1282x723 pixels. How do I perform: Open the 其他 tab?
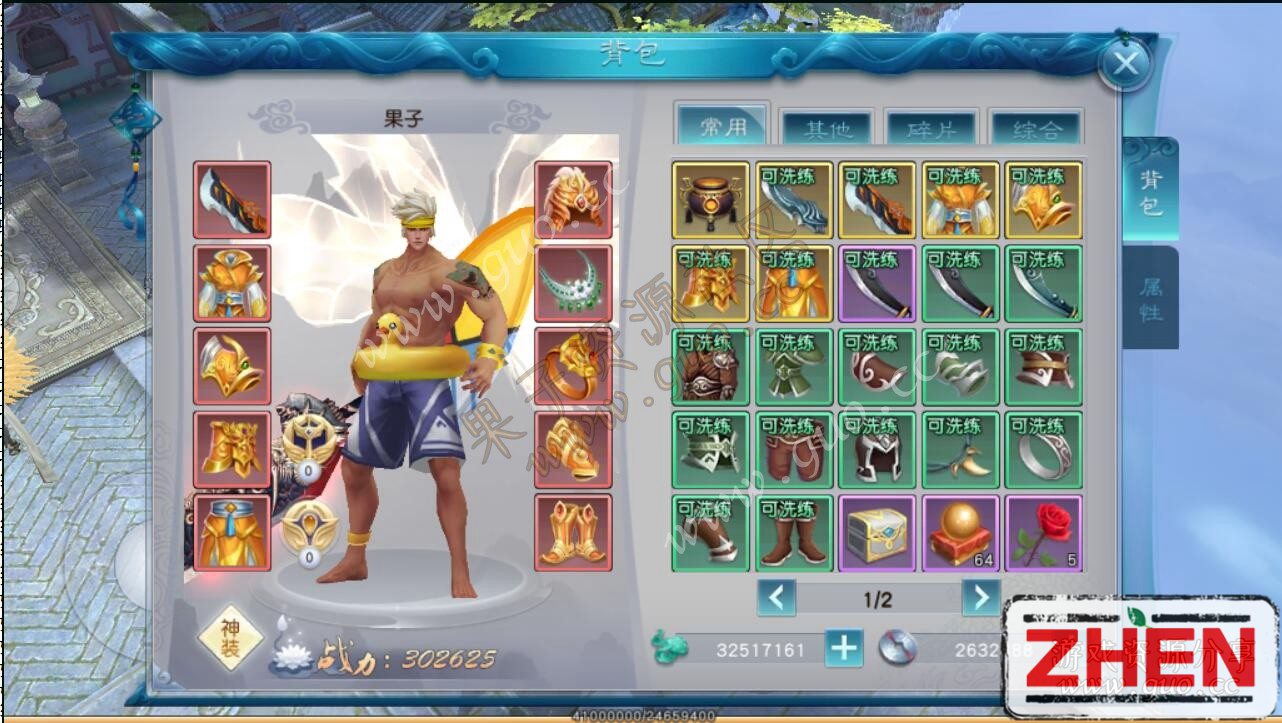coord(828,129)
